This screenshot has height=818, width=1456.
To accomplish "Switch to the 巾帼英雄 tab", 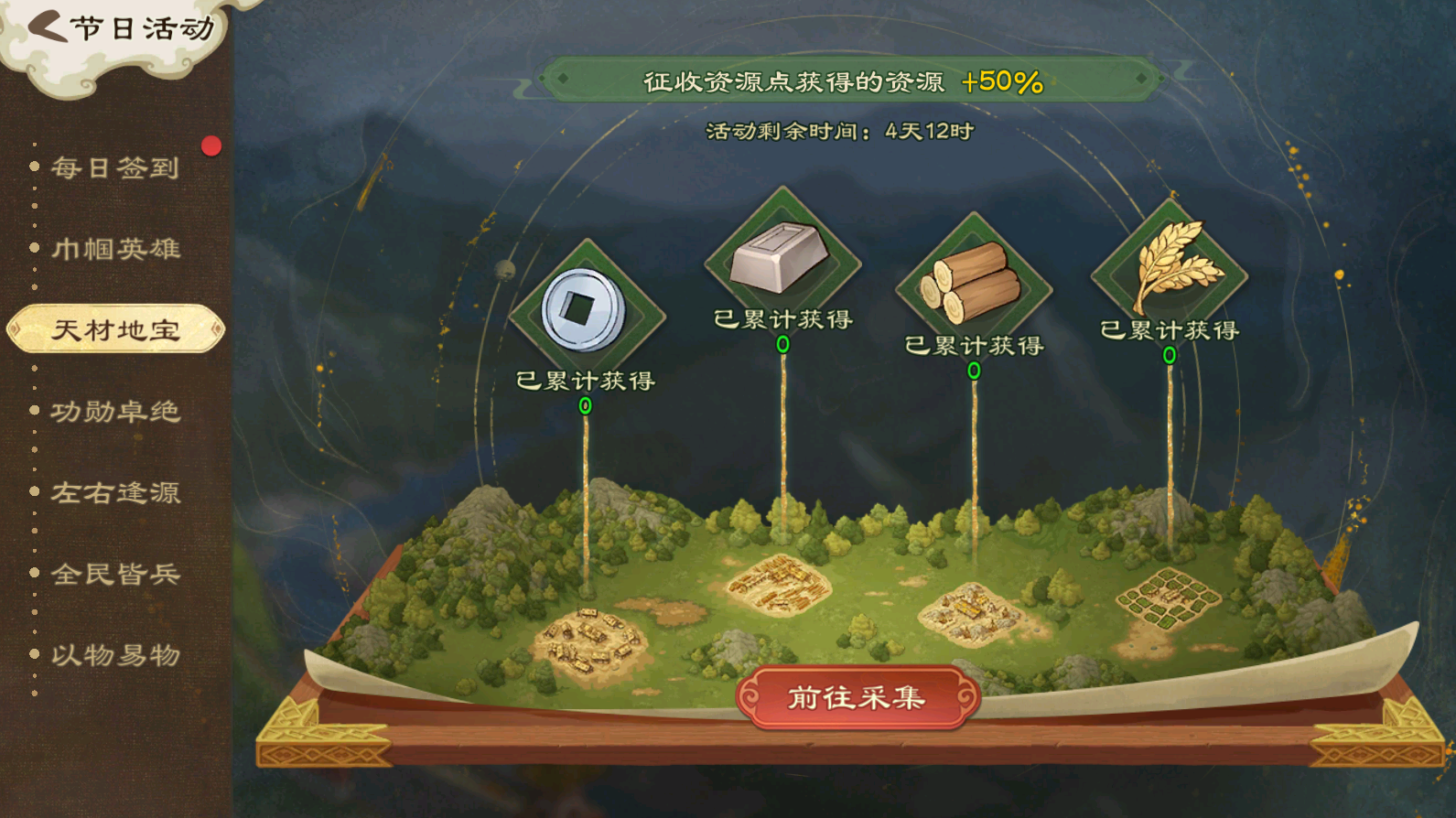I will (x=115, y=249).
